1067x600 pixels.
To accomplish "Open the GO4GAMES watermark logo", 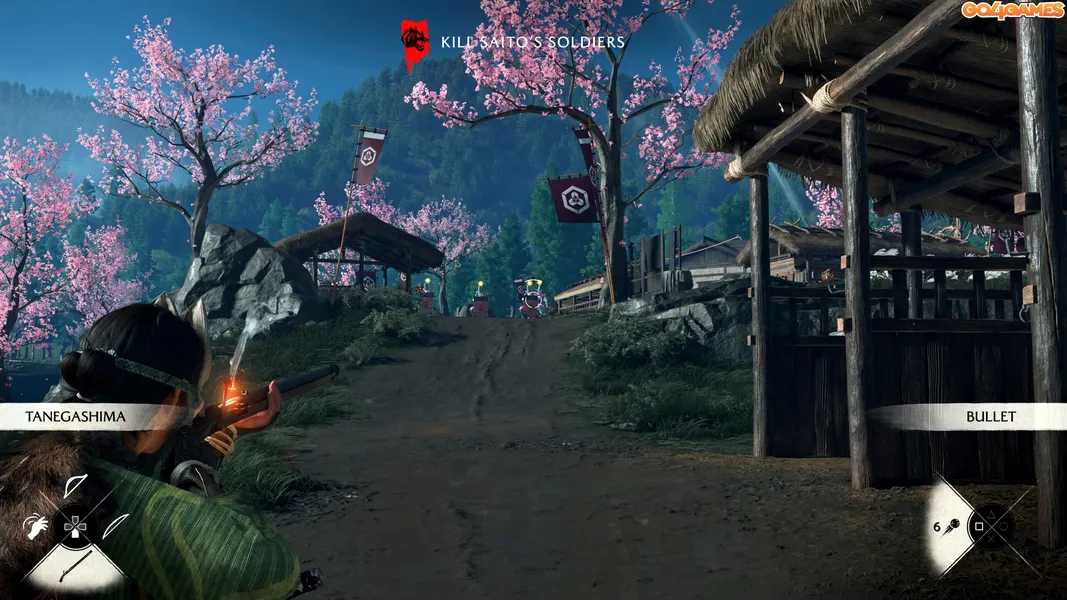I will [x=1013, y=10].
